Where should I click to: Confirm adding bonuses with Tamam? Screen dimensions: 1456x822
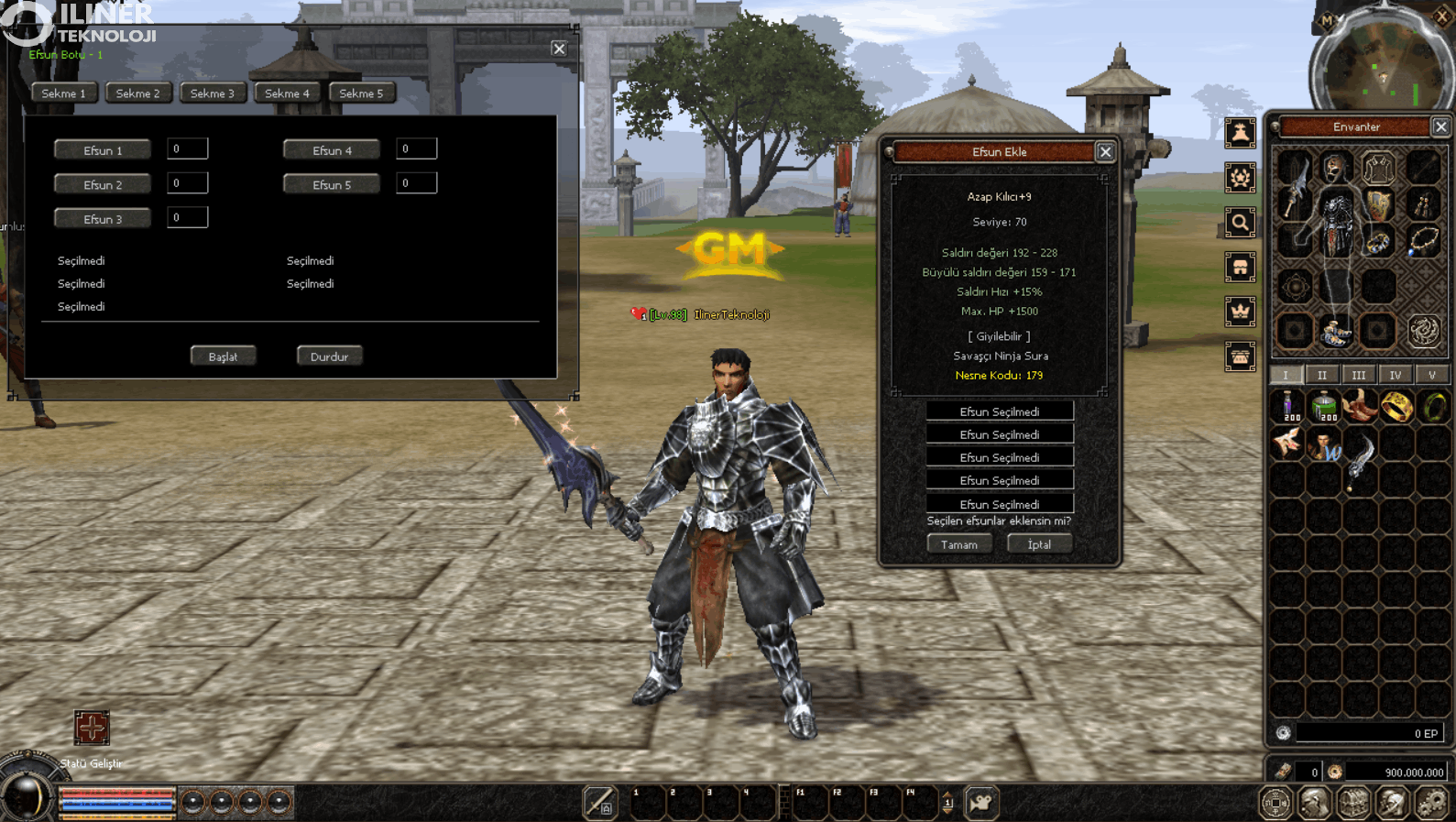point(958,544)
